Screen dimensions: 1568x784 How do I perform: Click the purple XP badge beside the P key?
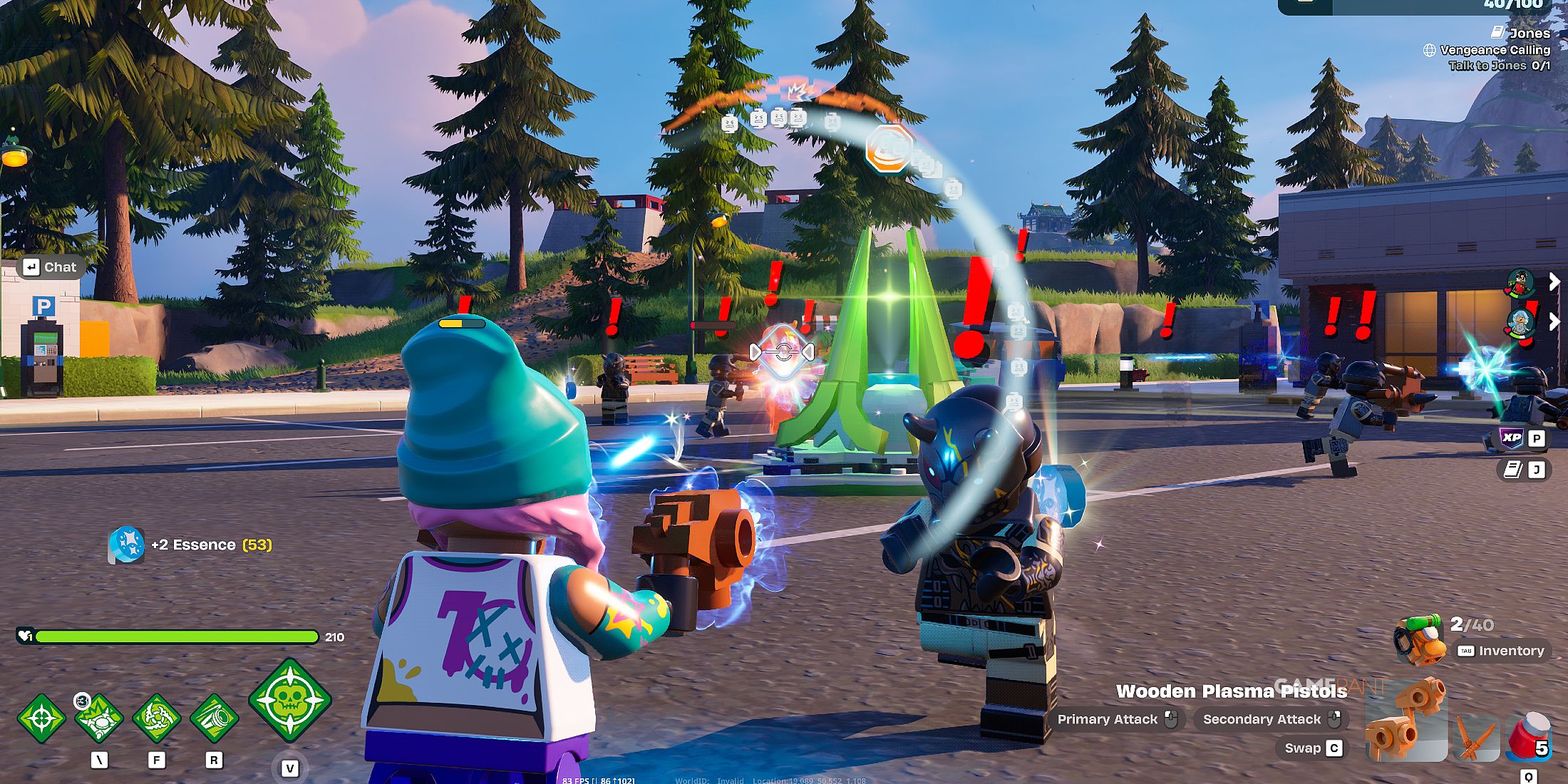pyautogui.click(x=1512, y=438)
